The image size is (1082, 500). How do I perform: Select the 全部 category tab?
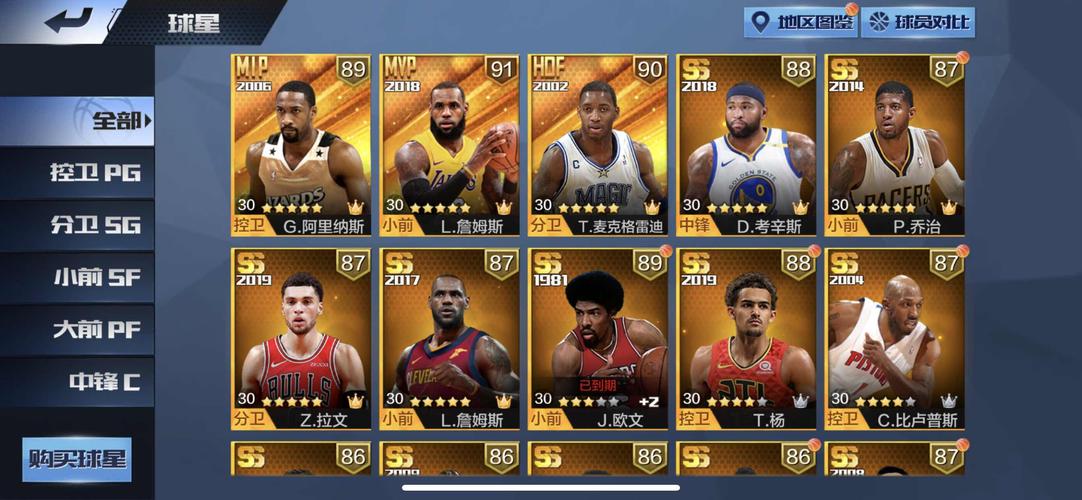click(x=78, y=121)
